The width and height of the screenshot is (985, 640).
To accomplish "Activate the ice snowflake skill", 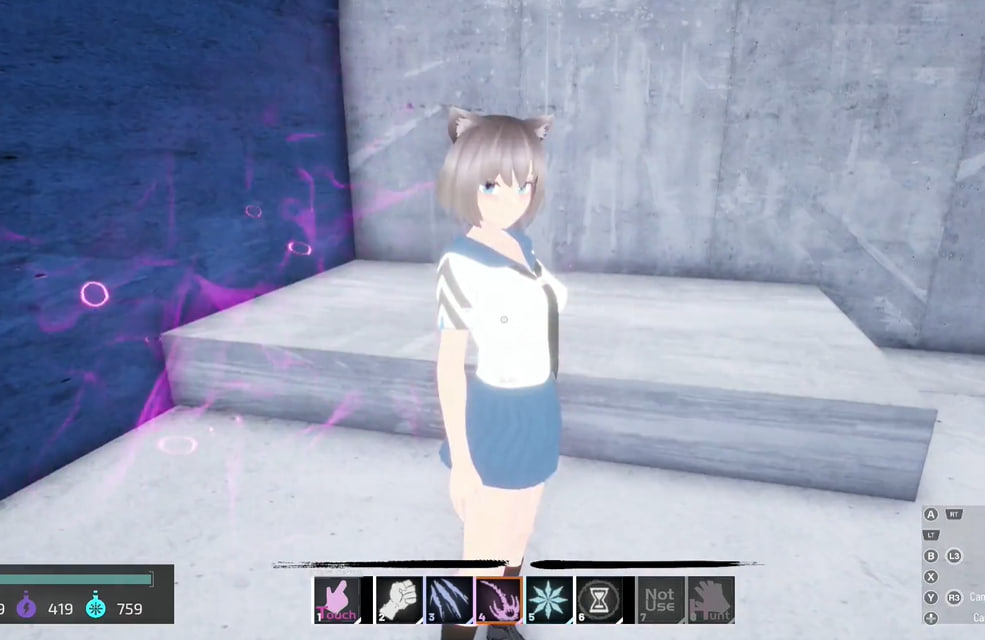I will tap(549, 600).
